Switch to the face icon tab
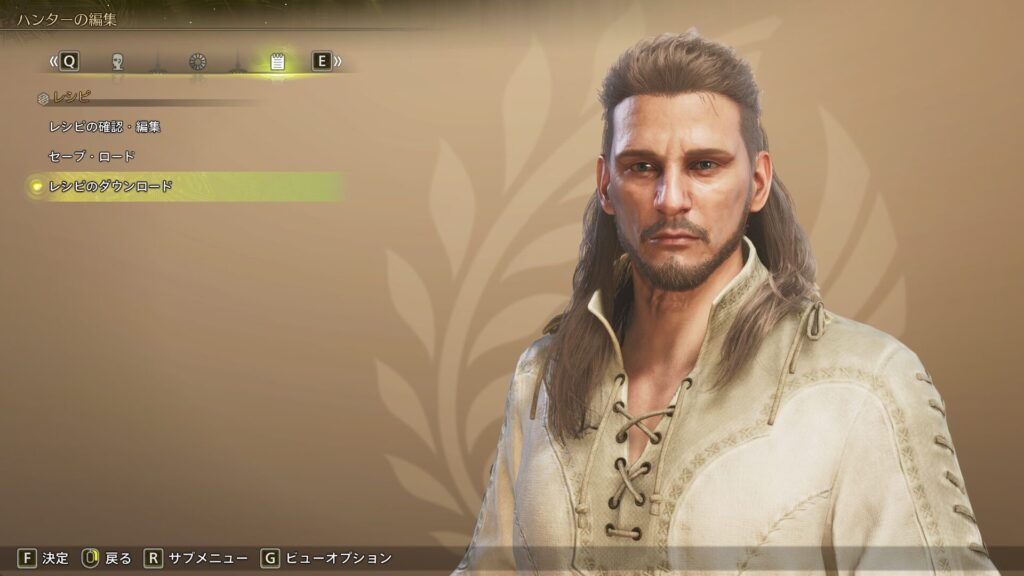 point(118,62)
